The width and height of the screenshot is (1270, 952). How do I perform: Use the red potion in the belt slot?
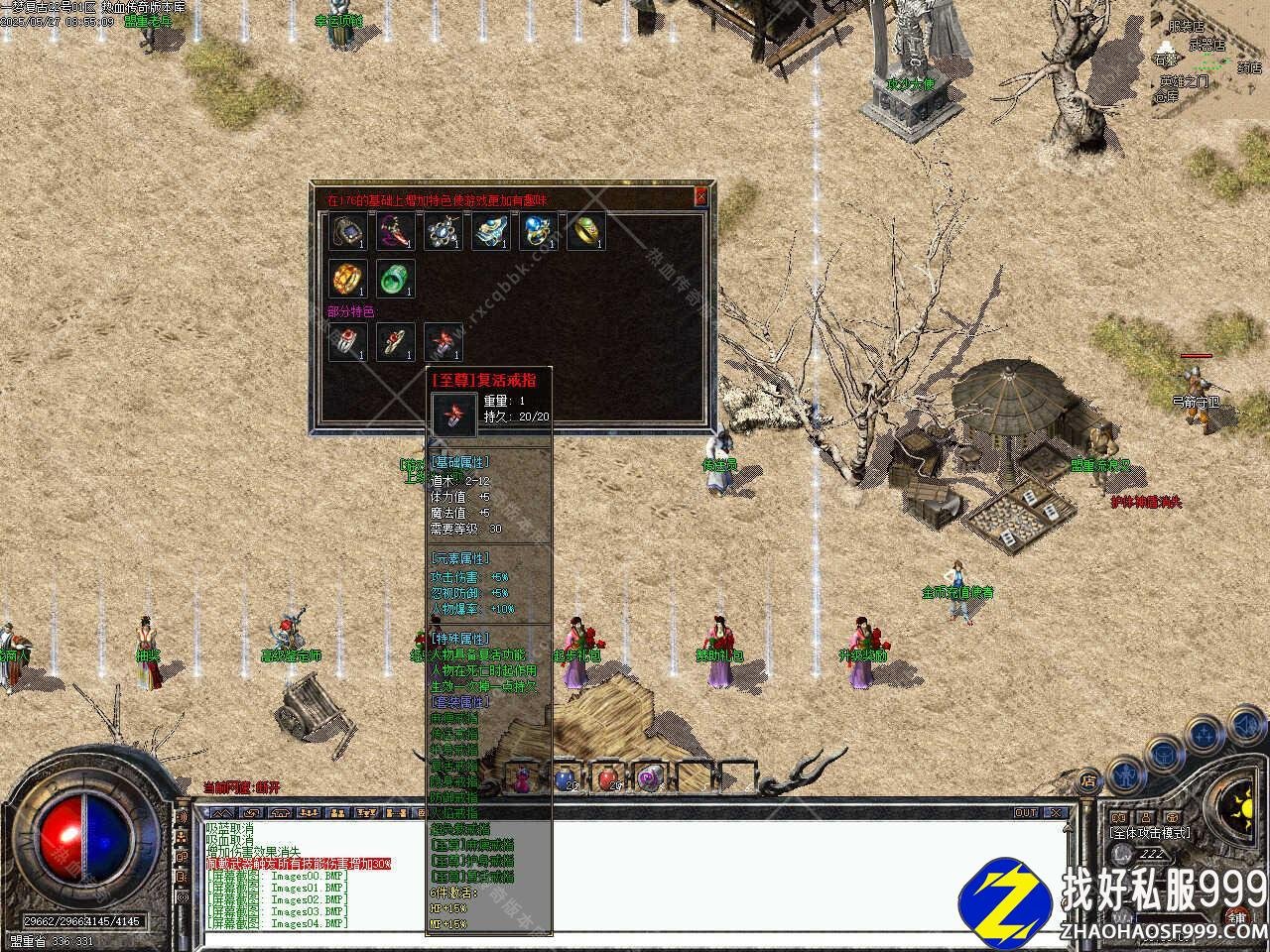(x=608, y=778)
